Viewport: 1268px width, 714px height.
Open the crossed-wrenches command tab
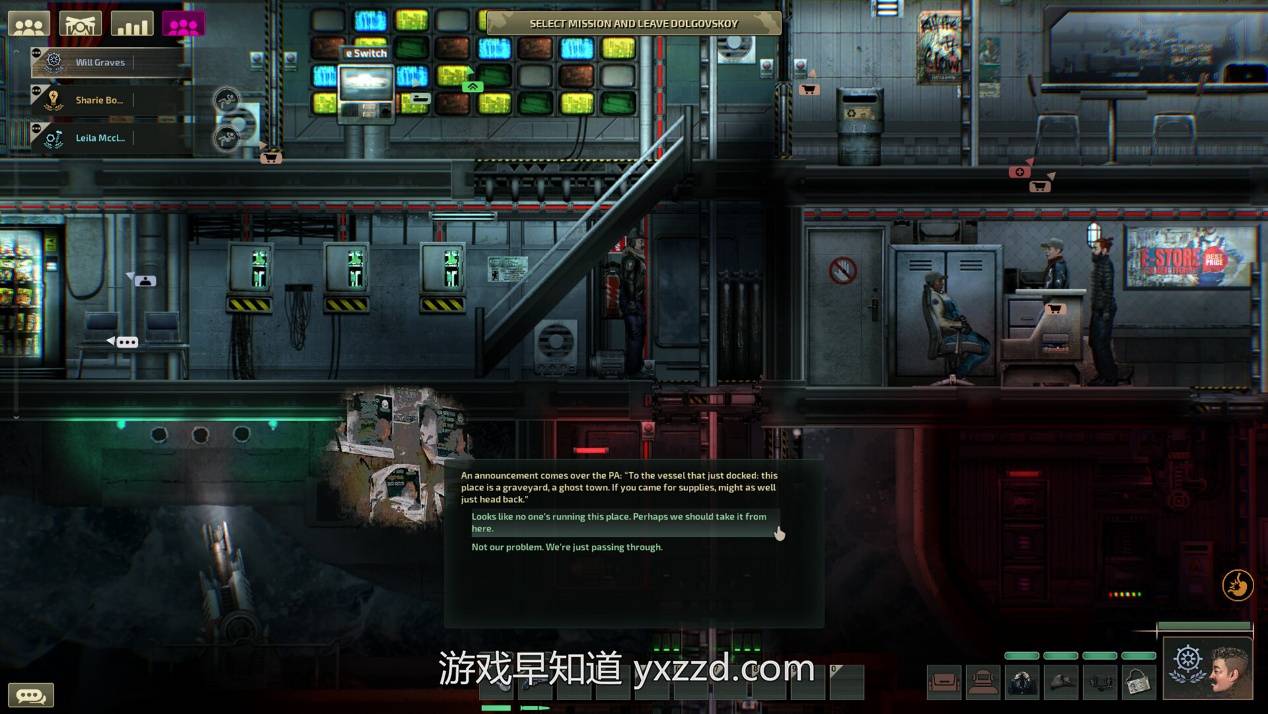pyautogui.click(x=80, y=25)
